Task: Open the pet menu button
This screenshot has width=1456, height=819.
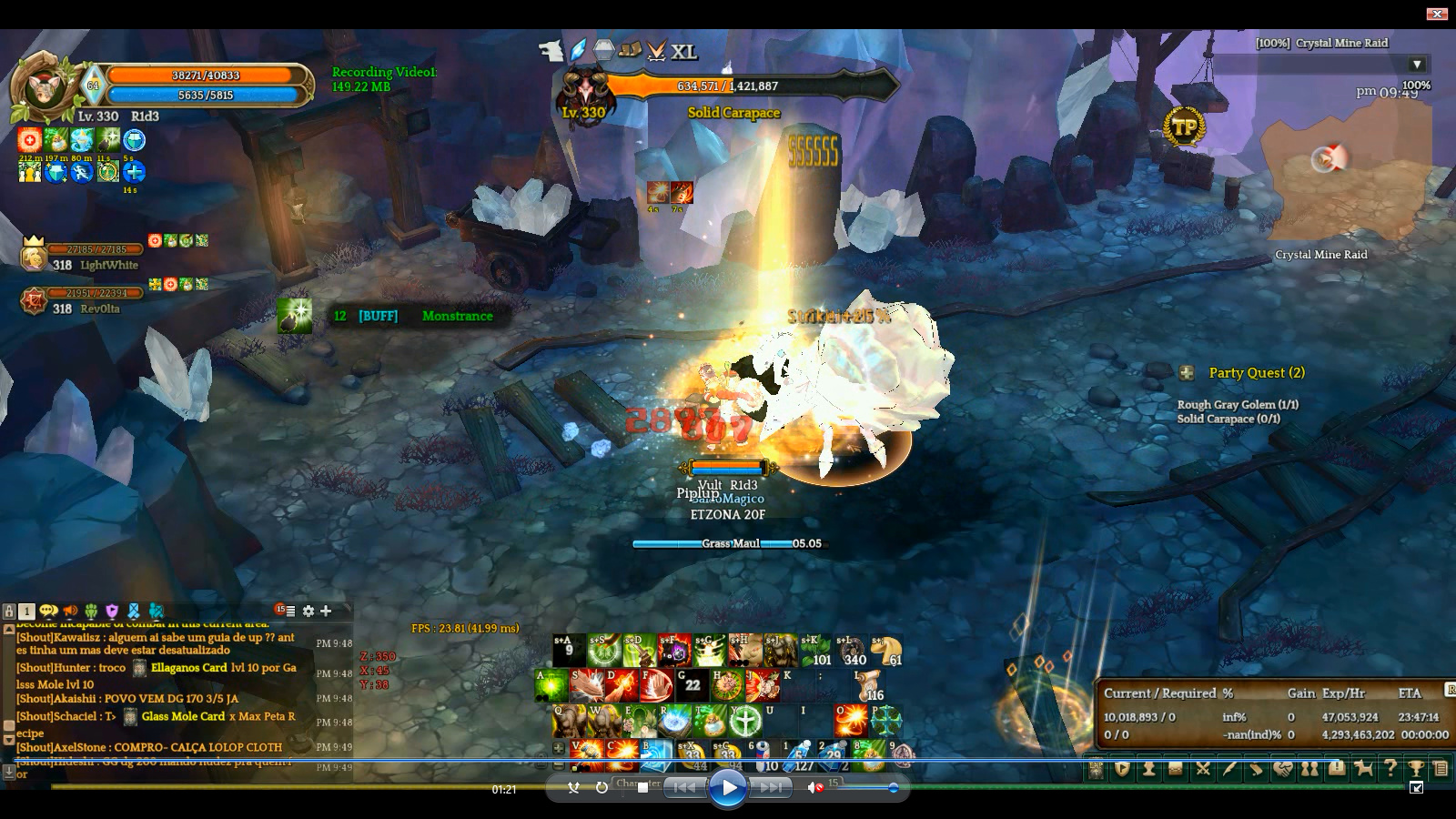Action: 1363,769
